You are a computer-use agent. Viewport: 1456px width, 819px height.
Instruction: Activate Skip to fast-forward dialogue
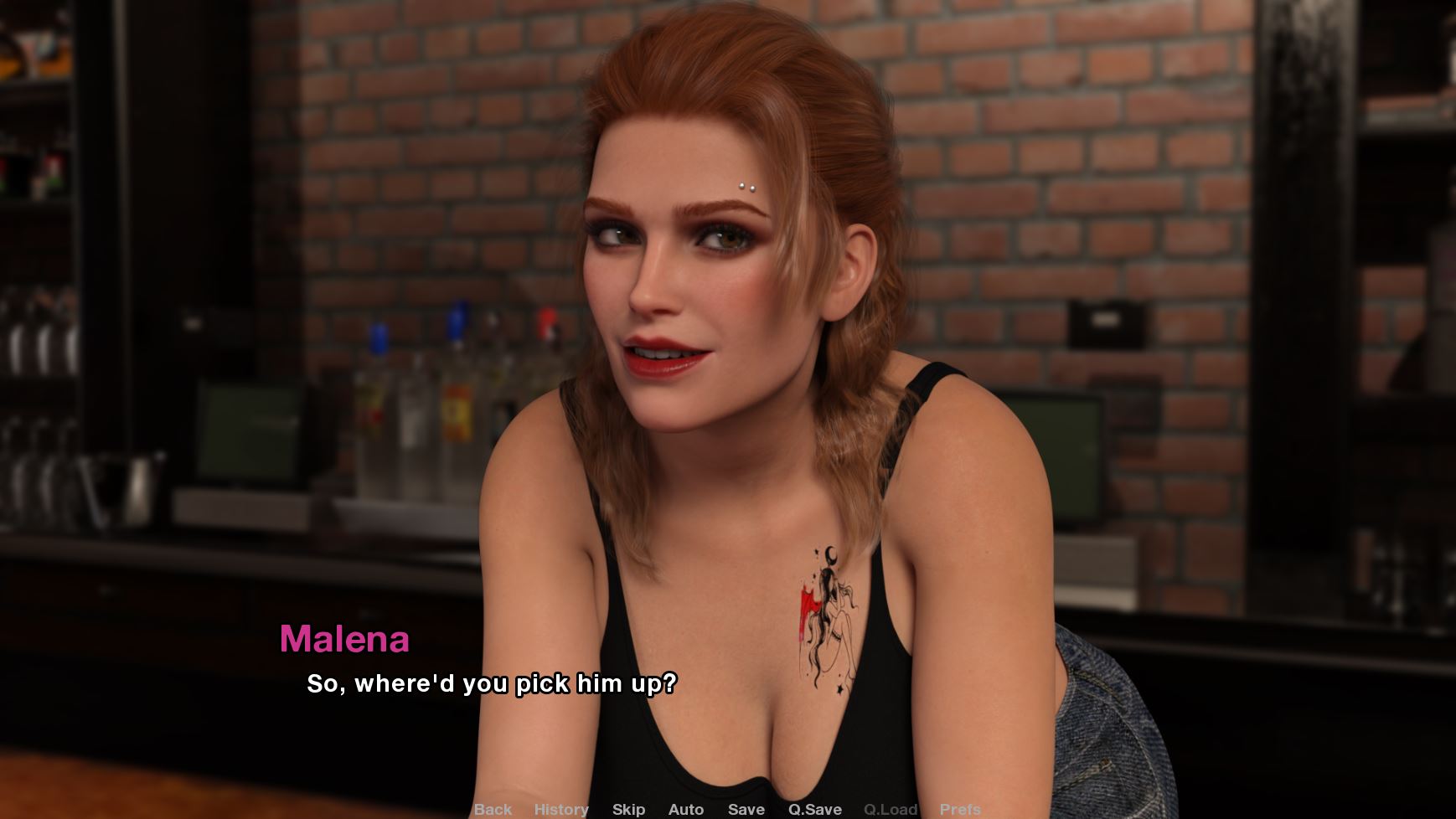[x=628, y=809]
